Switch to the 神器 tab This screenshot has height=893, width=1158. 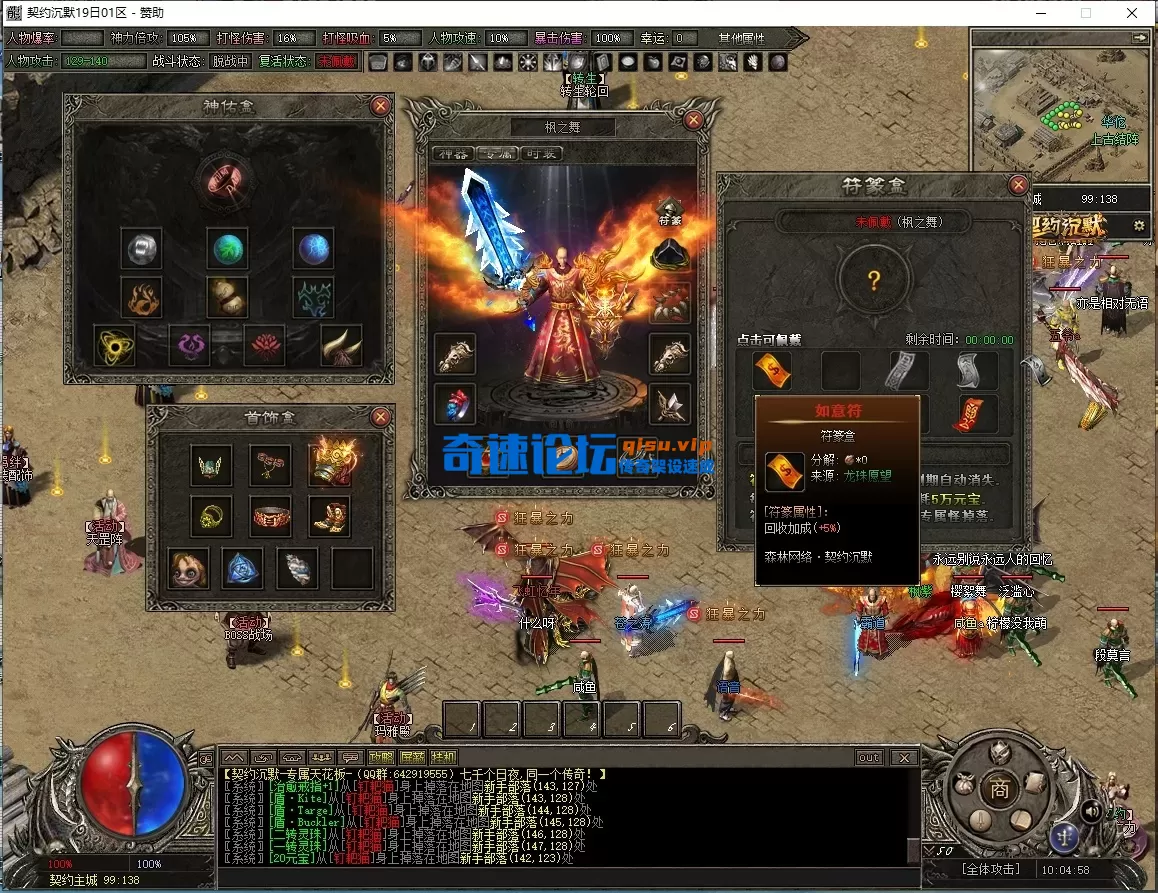click(x=453, y=154)
